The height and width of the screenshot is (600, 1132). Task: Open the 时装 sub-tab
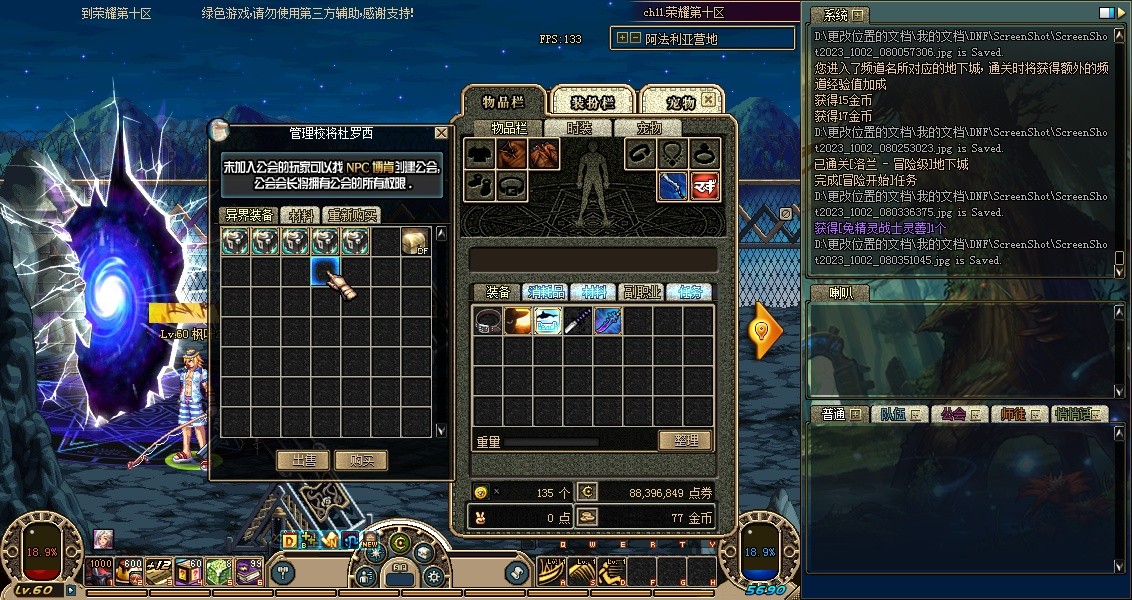pyautogui.click(x=579, y=128)
